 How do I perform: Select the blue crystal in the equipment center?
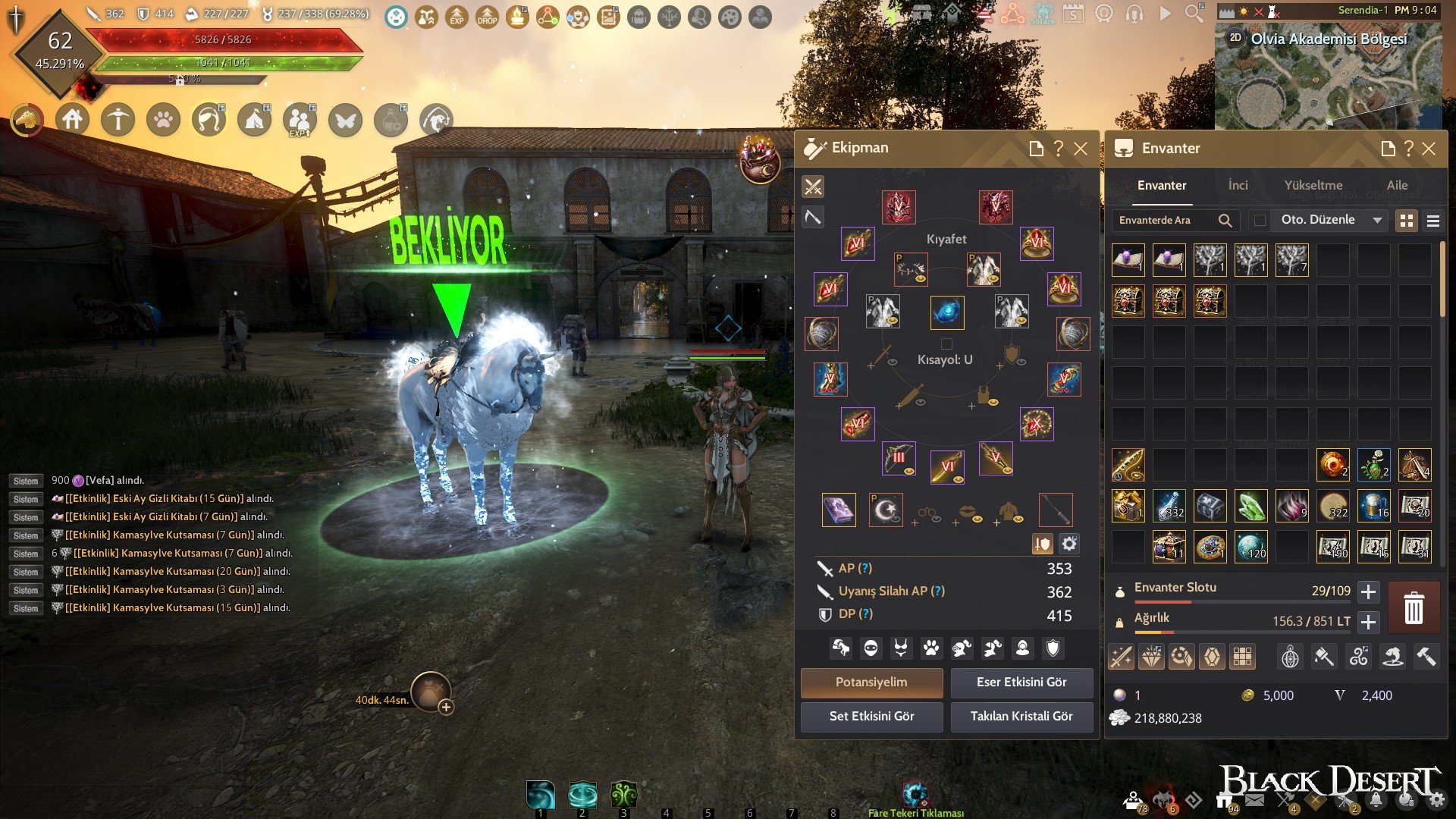[947, 312]
